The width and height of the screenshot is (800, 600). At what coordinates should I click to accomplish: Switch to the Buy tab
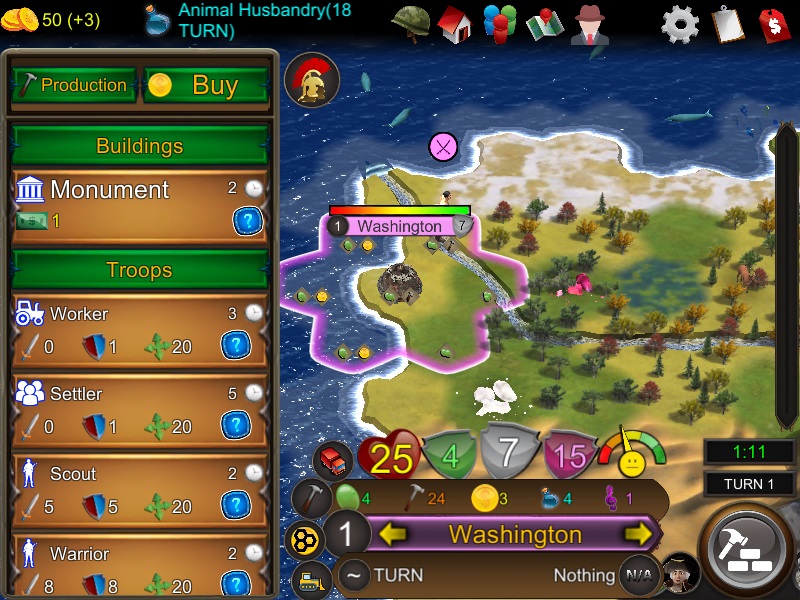(207, 85)
